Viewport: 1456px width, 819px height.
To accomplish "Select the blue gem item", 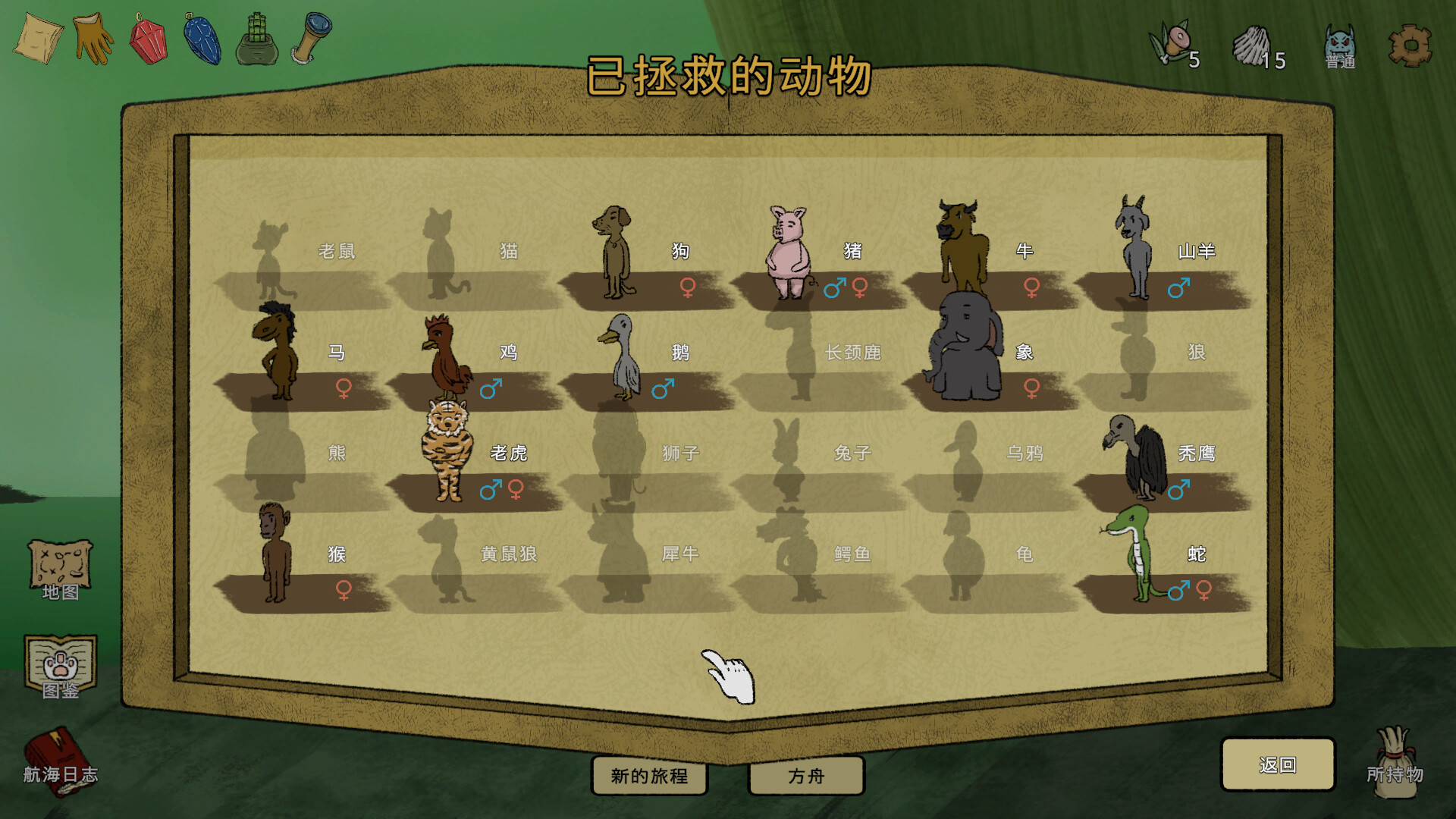I will click(x=202, y=38).
